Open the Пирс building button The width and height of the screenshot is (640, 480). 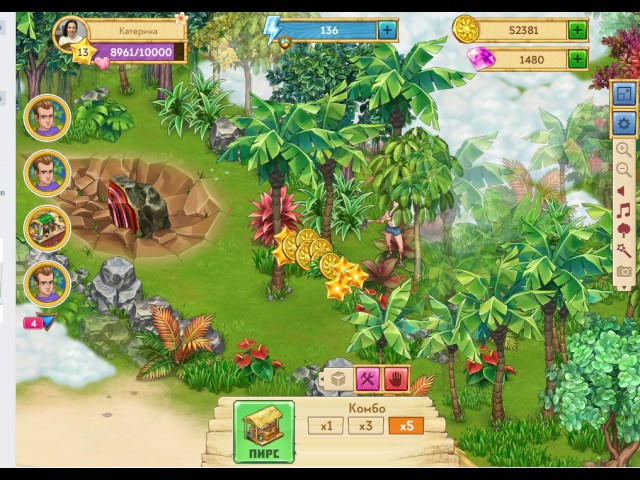click(264, 431)
